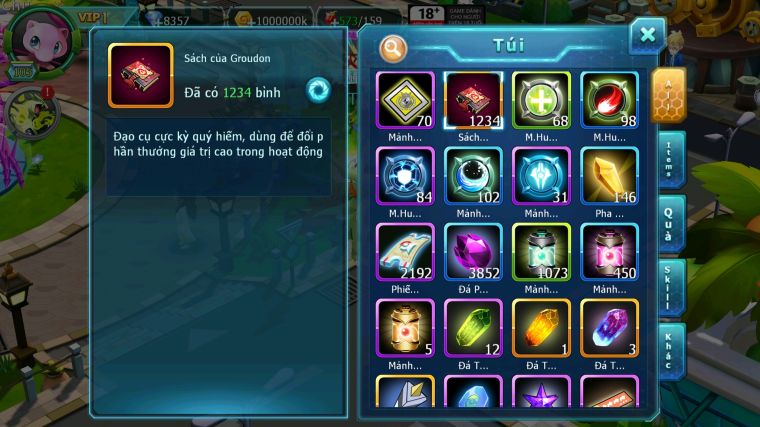760x427 pixels.
Task: Select the pink canister slot with 450
Action: click(x=609, y=252)
